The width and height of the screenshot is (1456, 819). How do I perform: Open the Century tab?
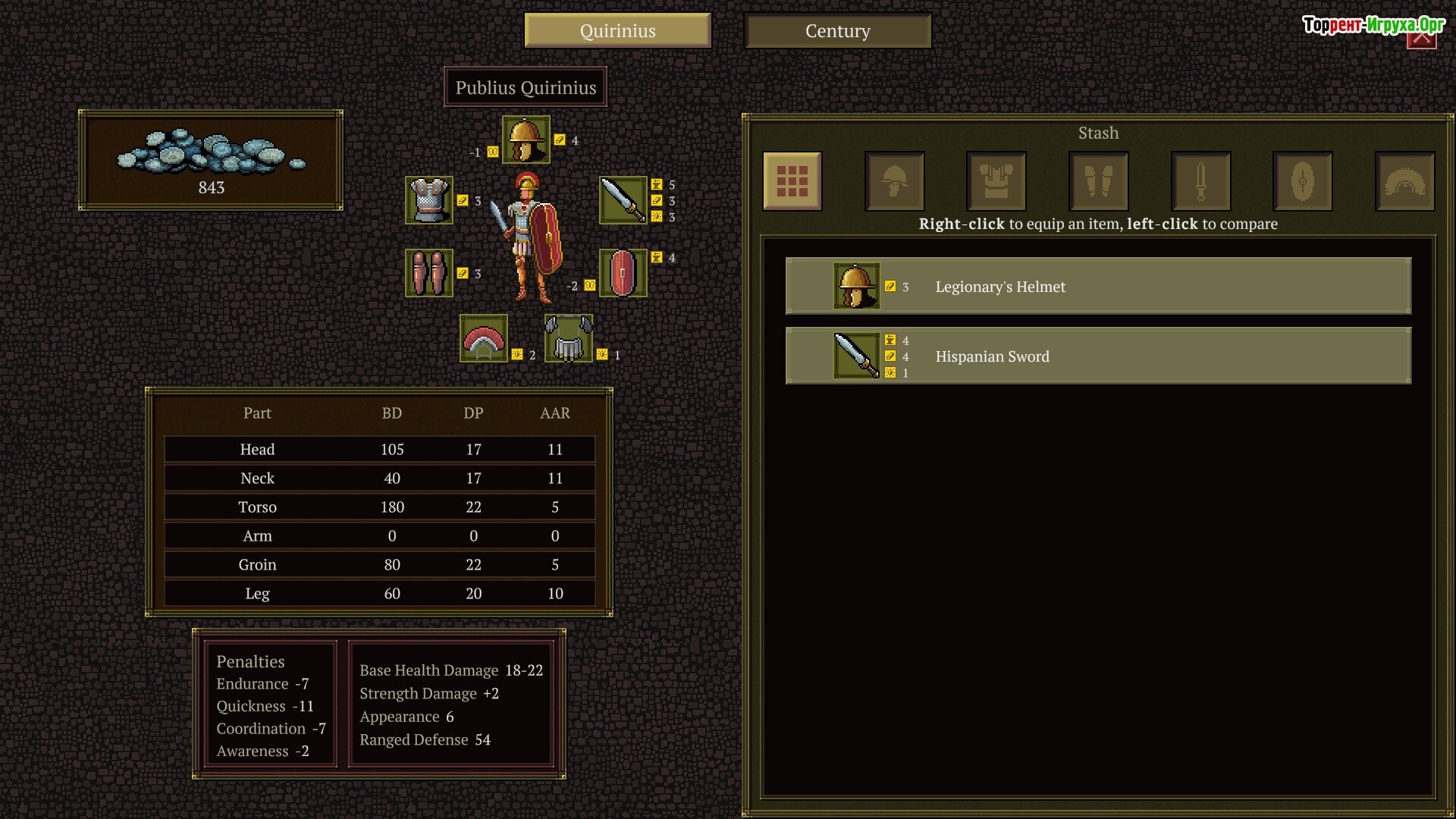tap(837, 31)
